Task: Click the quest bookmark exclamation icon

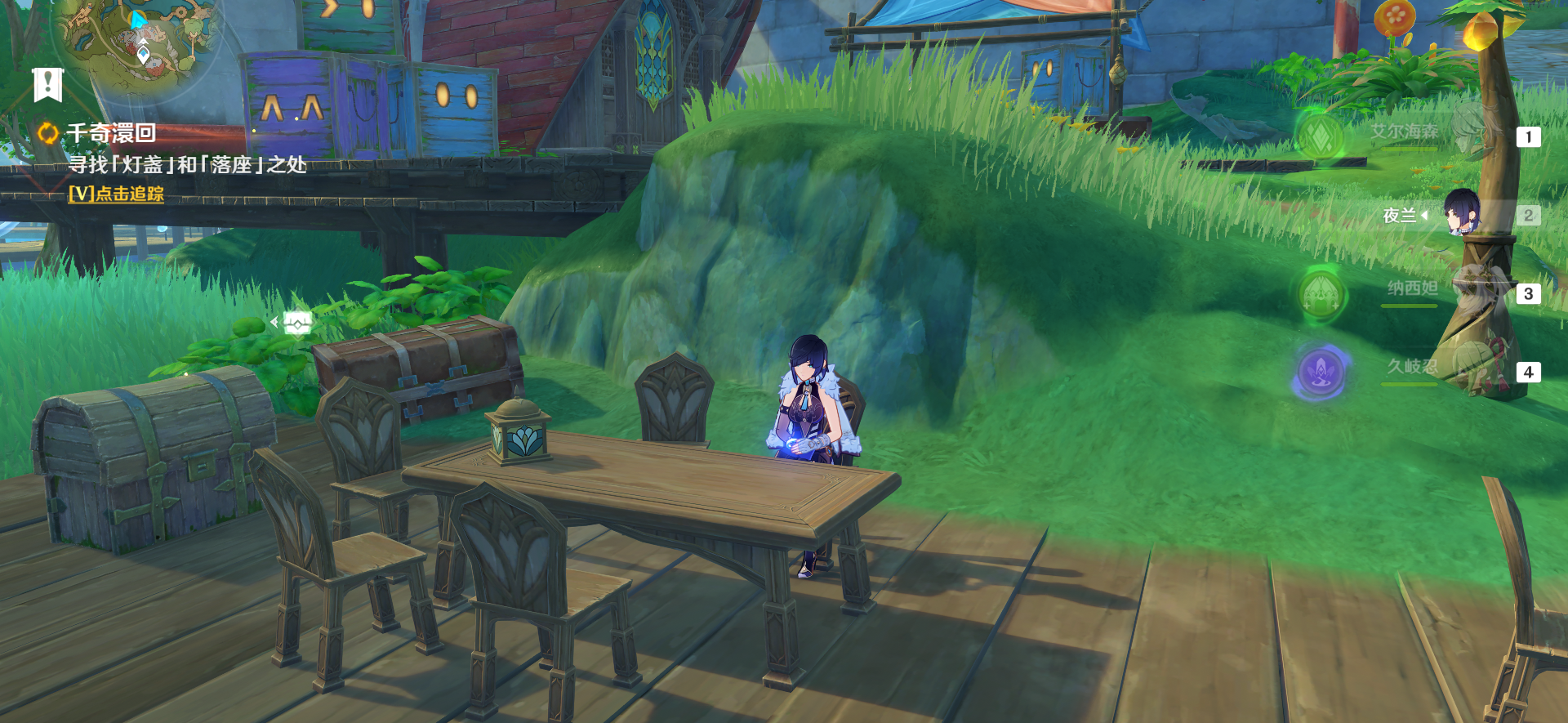Action: coord(47,84)
